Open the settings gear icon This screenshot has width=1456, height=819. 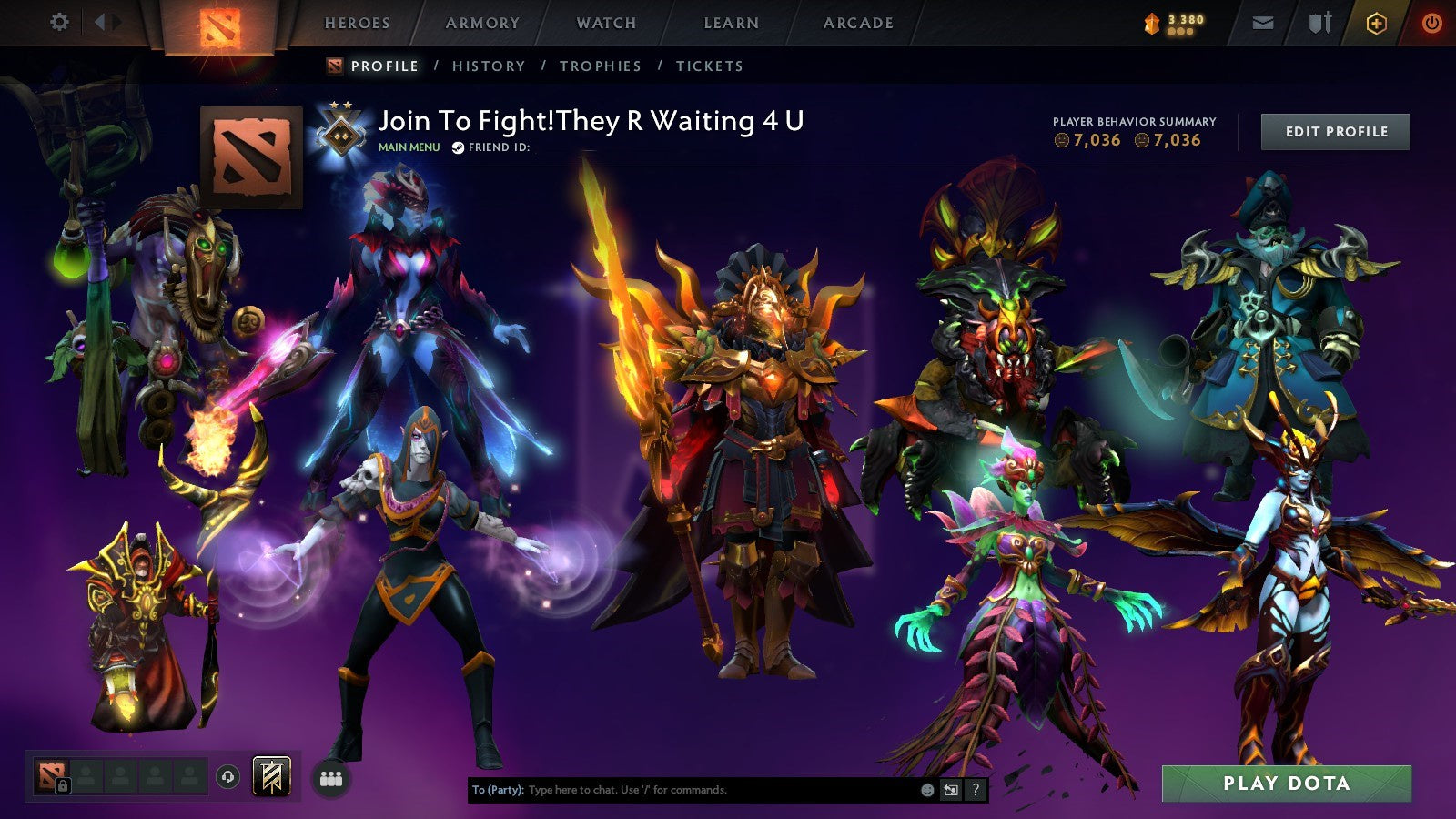click(60, 21)
